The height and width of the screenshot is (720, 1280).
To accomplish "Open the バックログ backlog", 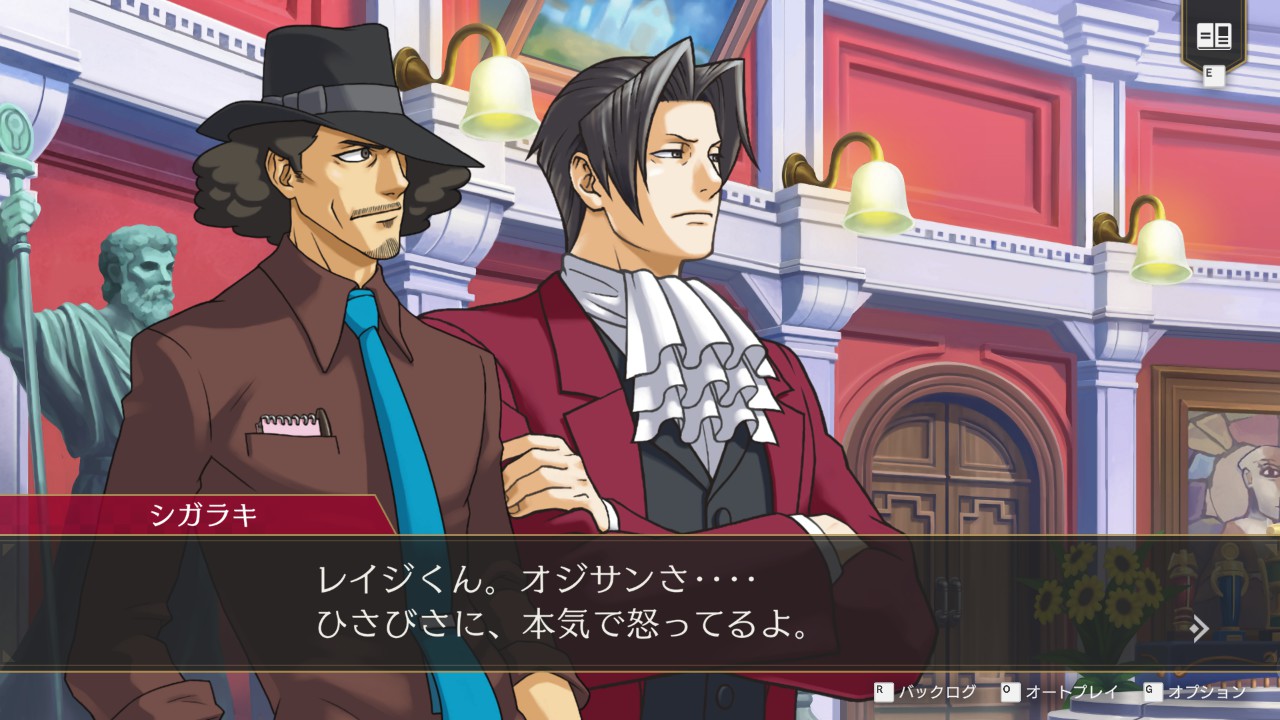I will coord(927,692).
